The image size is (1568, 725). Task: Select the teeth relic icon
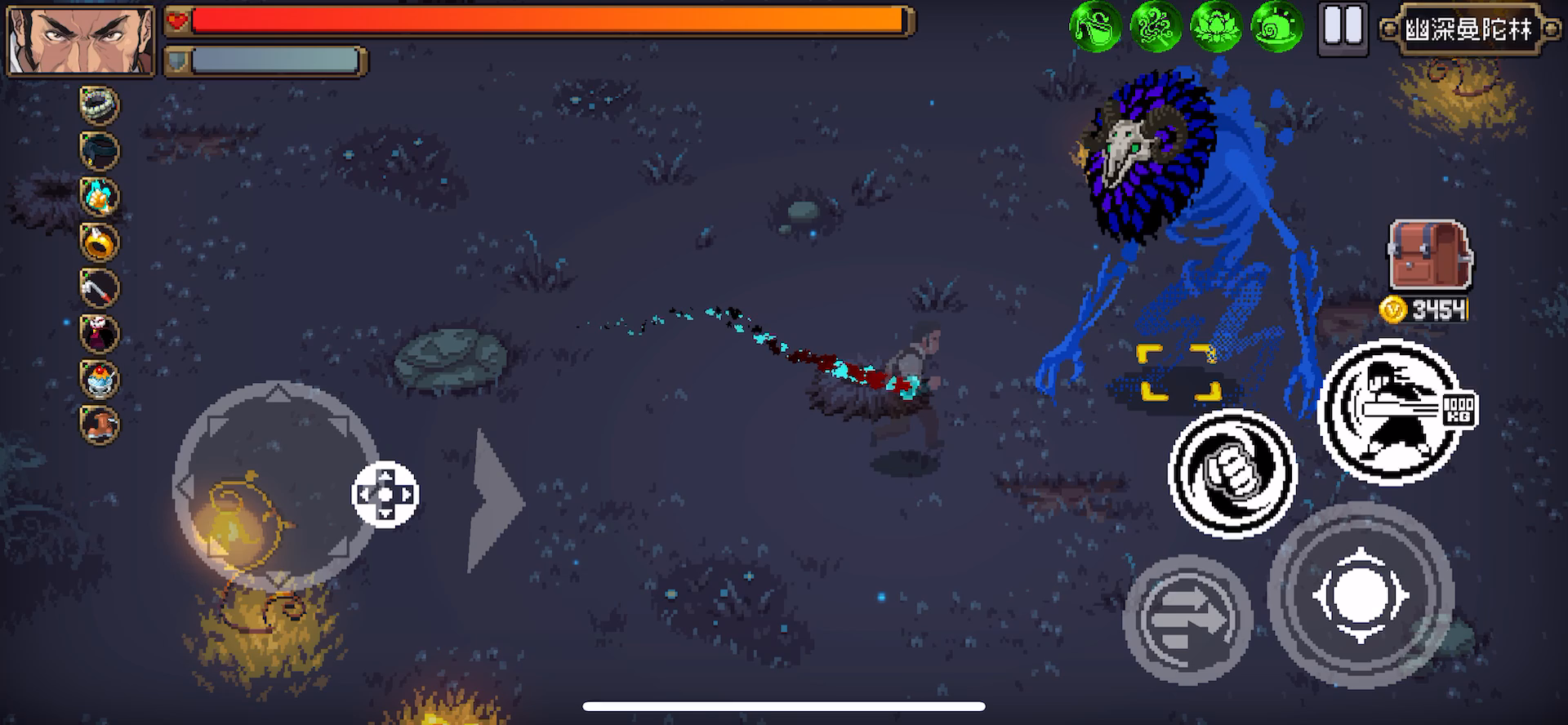coord(100,105)
